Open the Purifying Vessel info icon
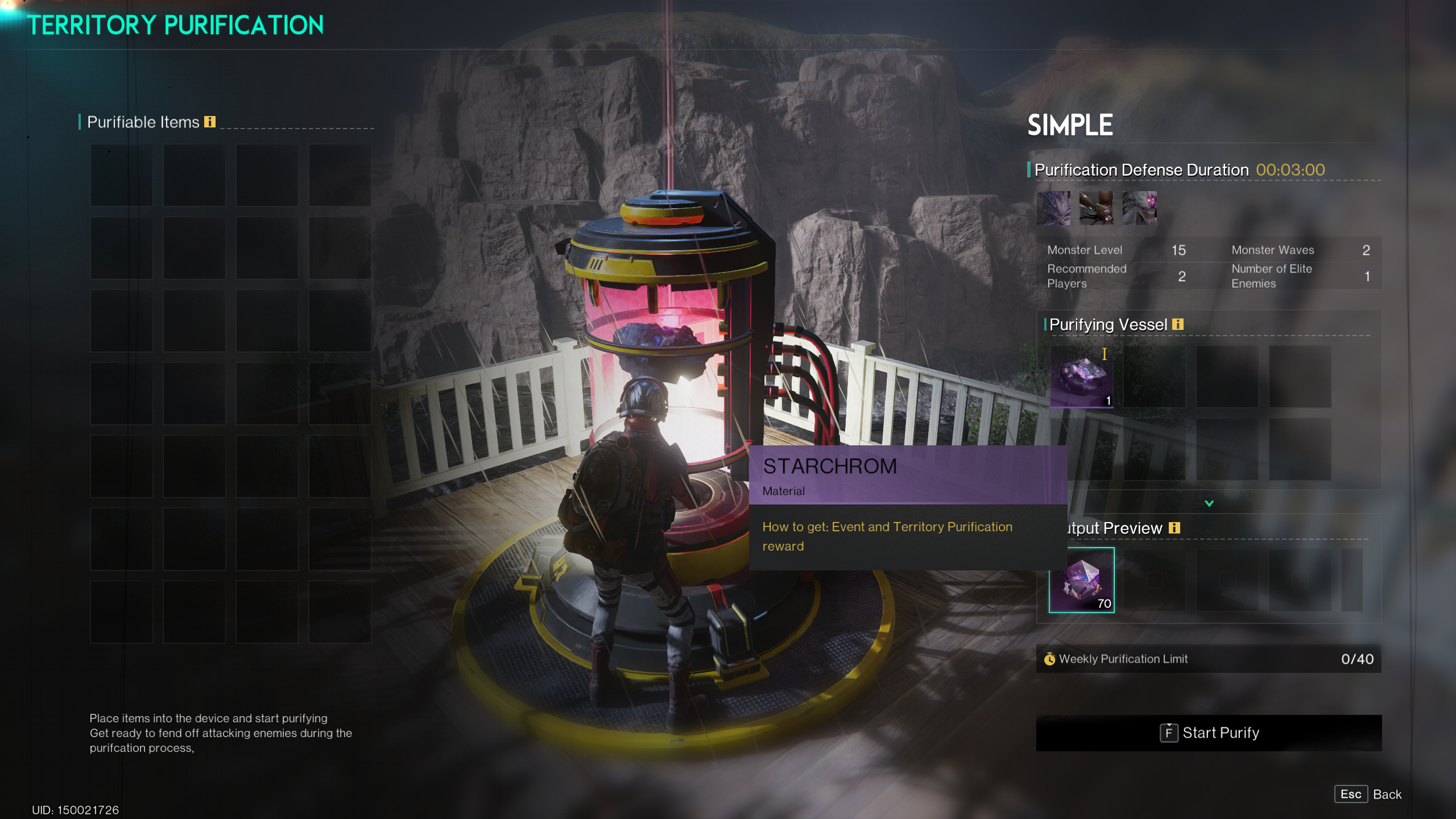 [x=1178, y=324]
